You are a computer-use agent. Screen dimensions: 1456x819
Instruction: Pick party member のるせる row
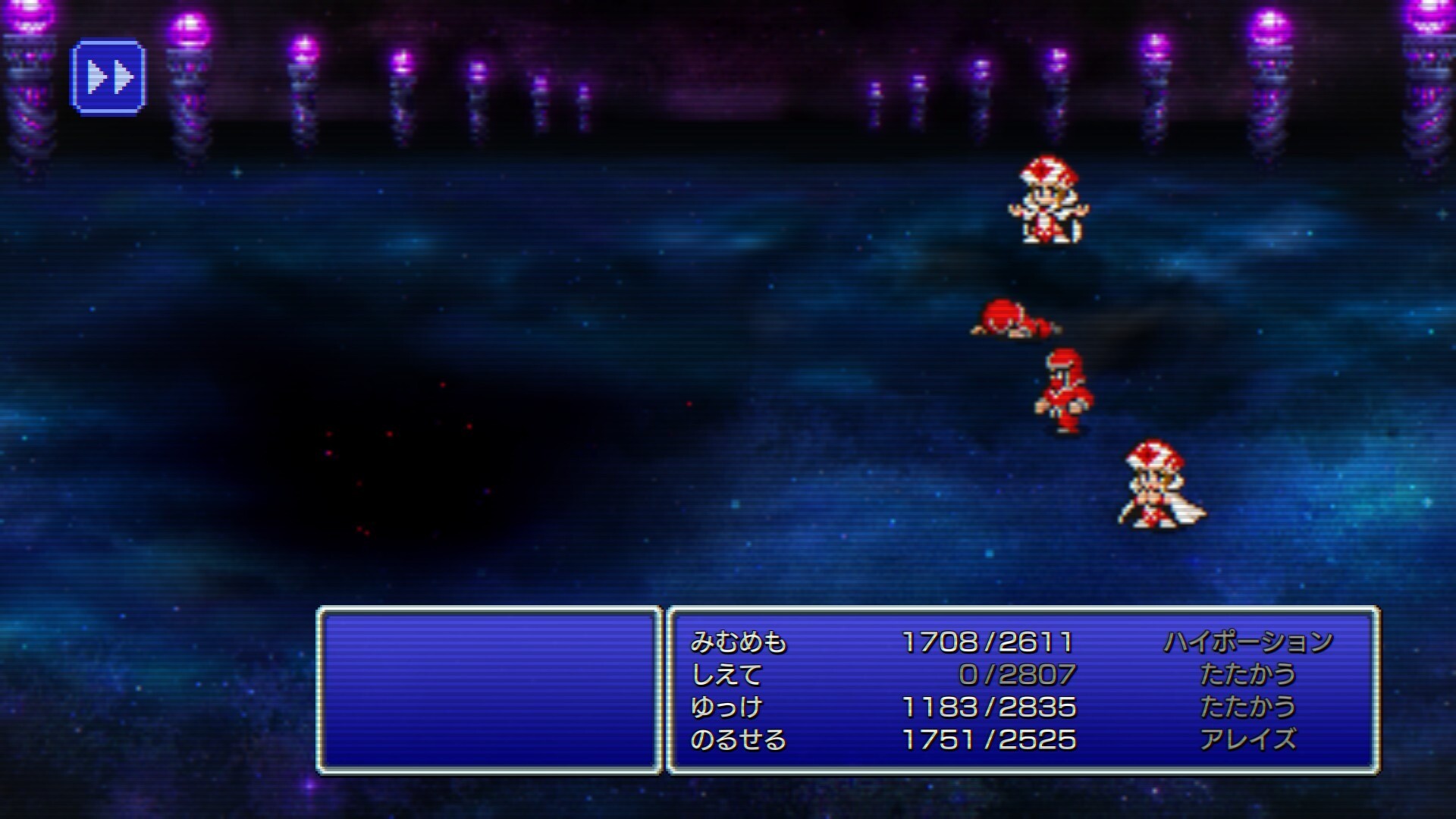pos(738,739)
